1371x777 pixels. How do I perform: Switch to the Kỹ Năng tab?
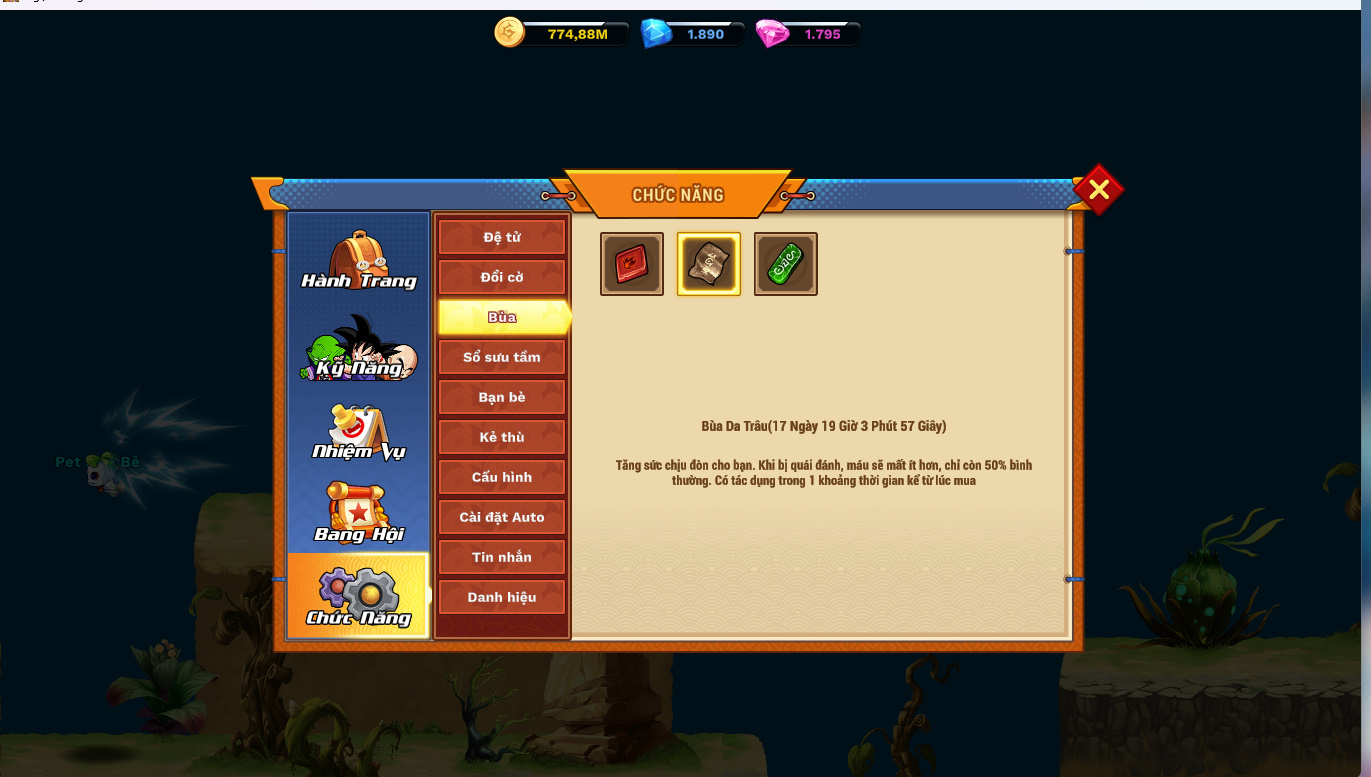(358, 348)
